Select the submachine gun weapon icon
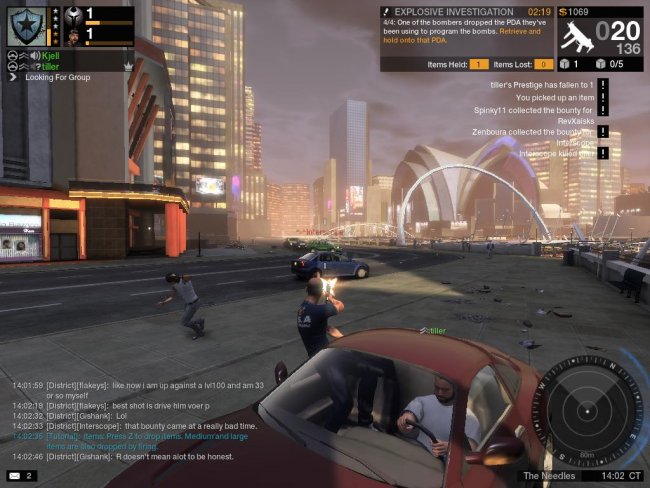Image resolution: width=650 pixels, height=488 pixels. [575, 36]
